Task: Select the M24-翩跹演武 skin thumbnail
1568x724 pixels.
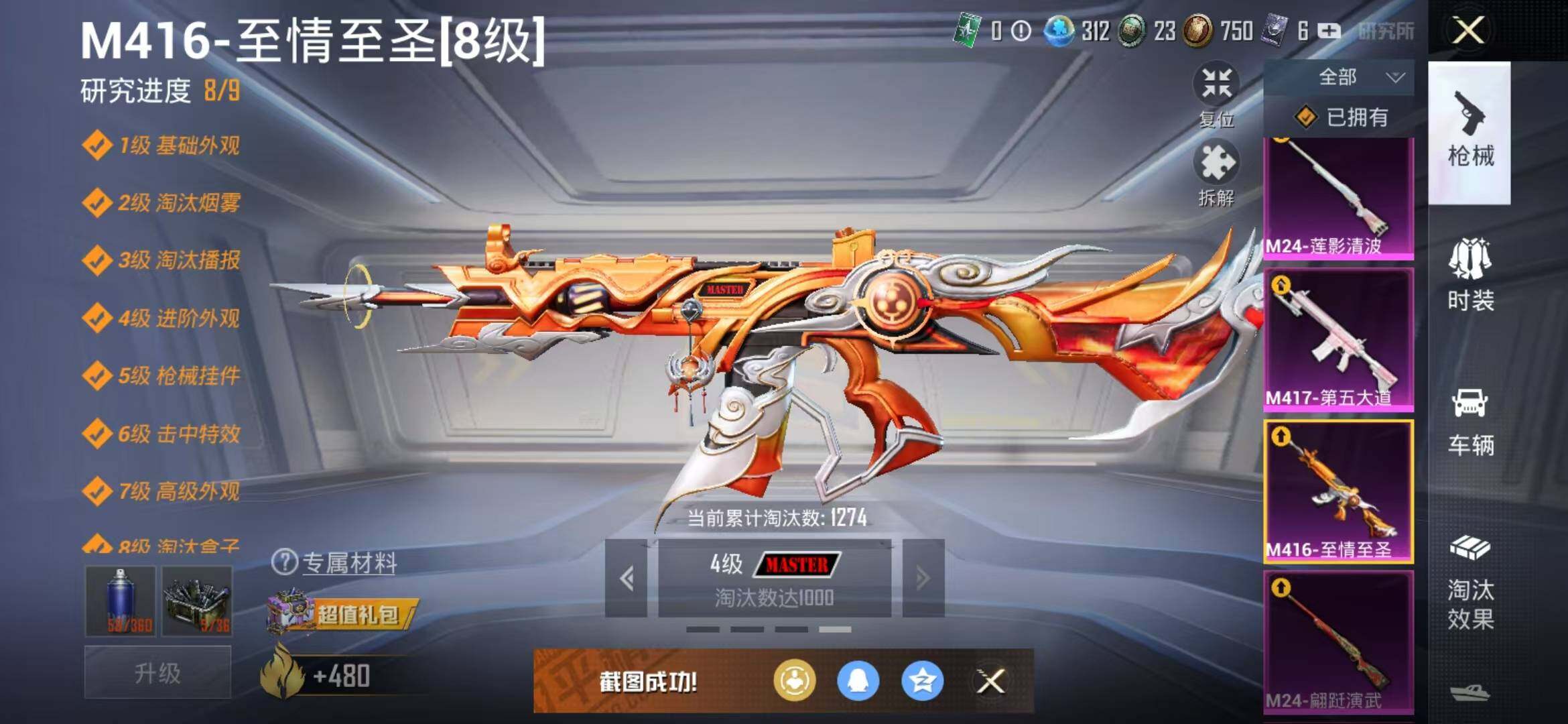Action: click(x=1338, y=642)
